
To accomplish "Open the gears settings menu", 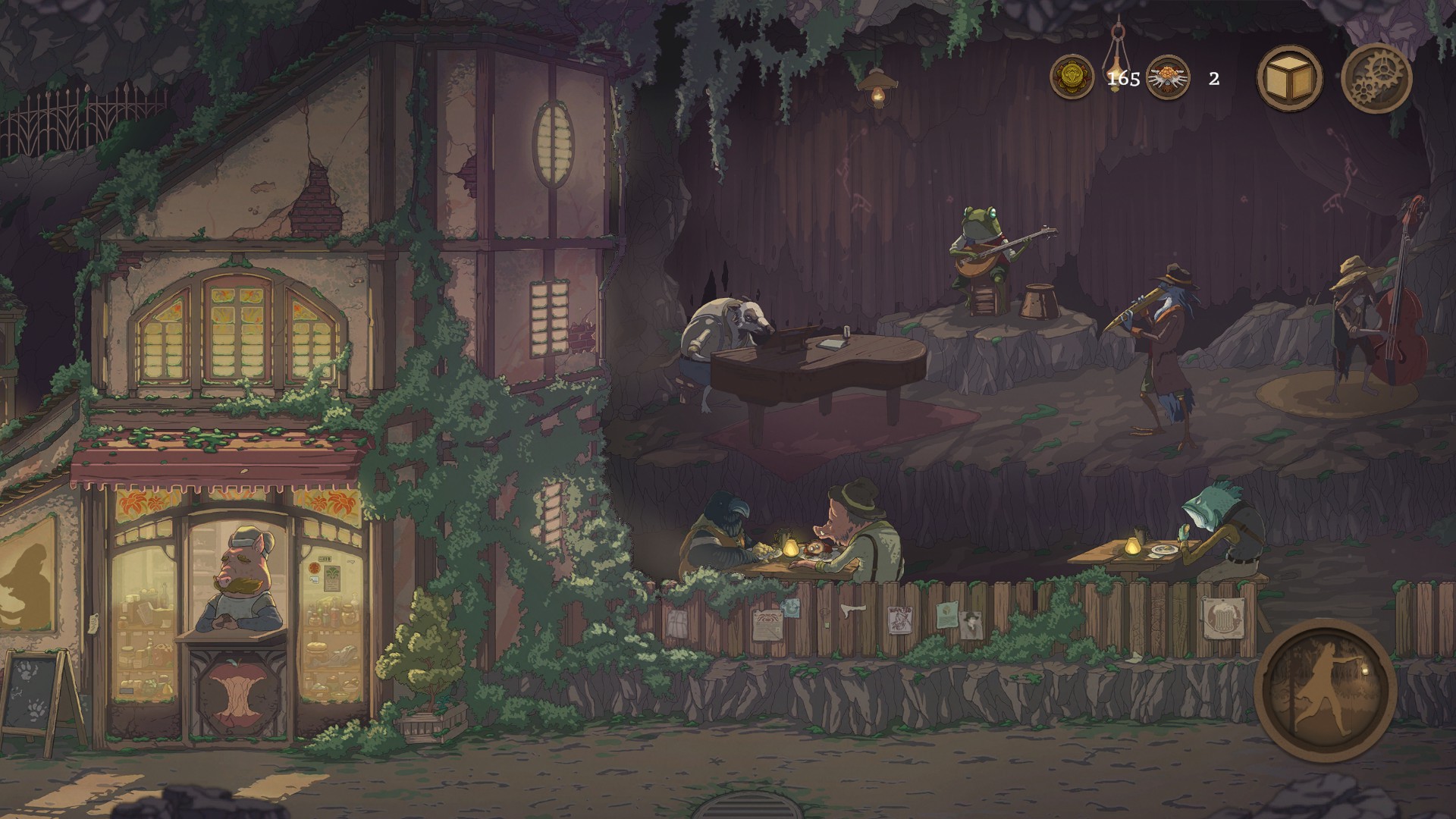I will tap(1376, 78).
